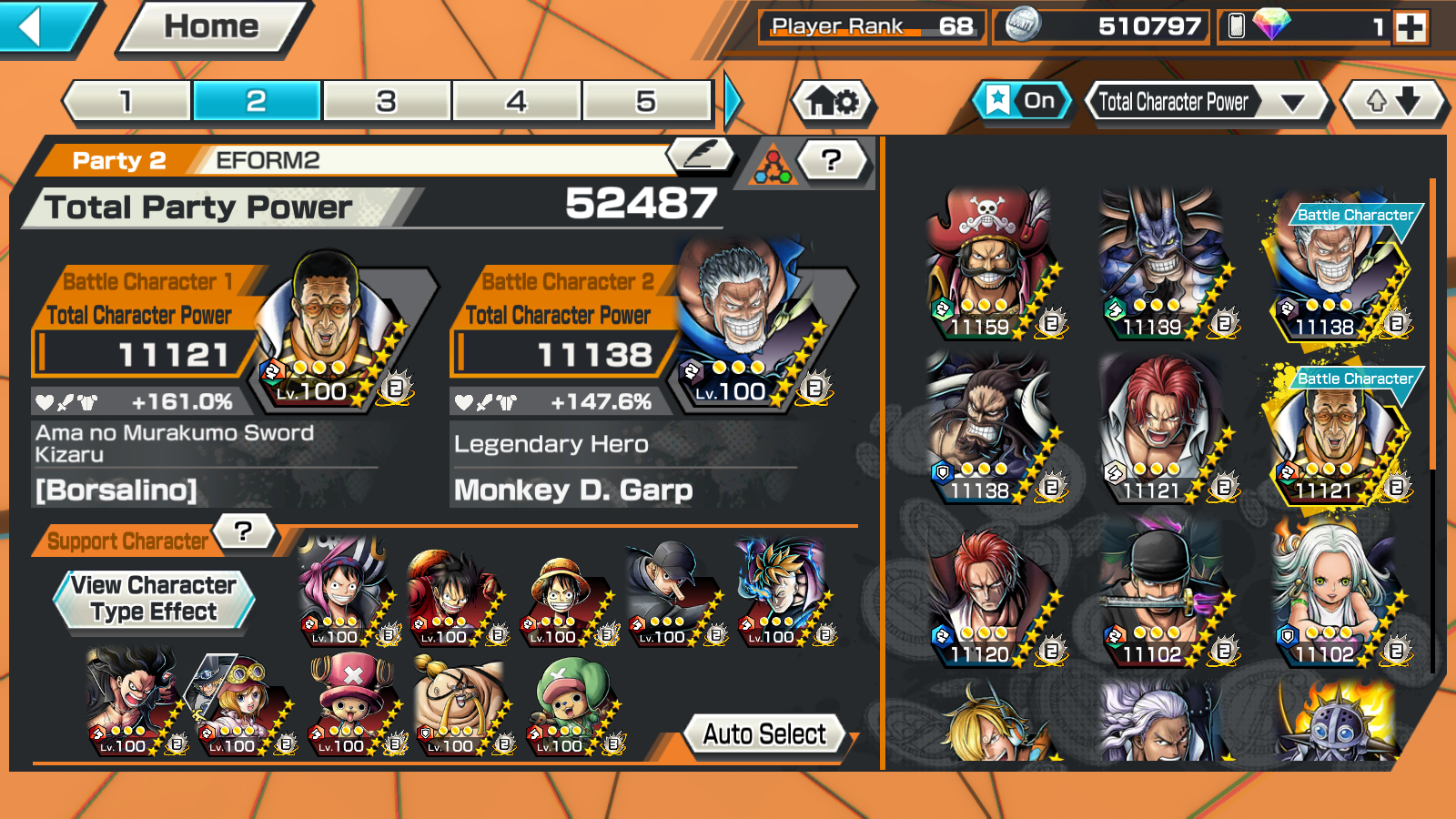Edit the party name EFORM2
The width and height of the screenshot is (1456, 819).
pos(701,156)
